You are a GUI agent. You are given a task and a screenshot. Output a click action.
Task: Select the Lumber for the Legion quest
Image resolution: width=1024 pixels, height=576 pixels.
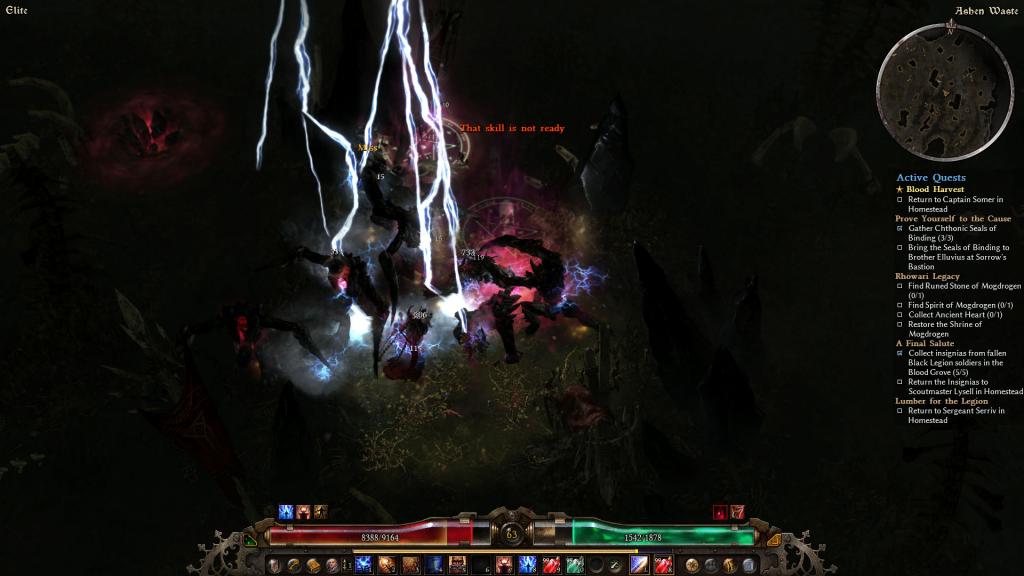(x=945, y=401)
